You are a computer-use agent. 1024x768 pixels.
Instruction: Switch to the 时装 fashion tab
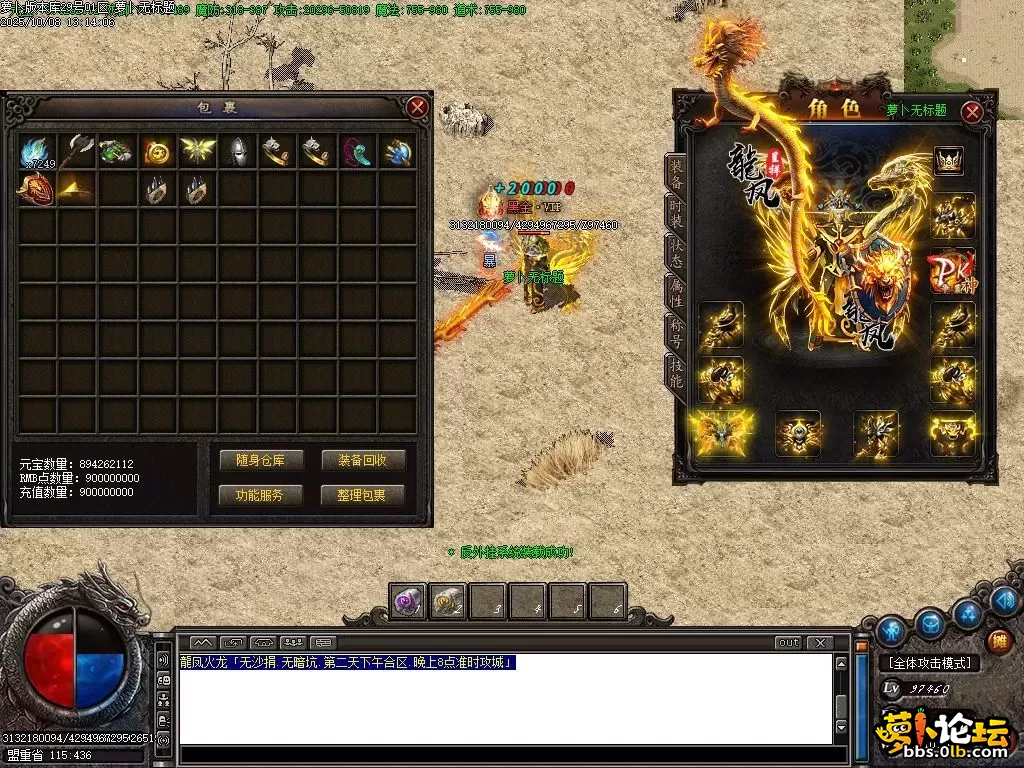click(x=677, y=211)
